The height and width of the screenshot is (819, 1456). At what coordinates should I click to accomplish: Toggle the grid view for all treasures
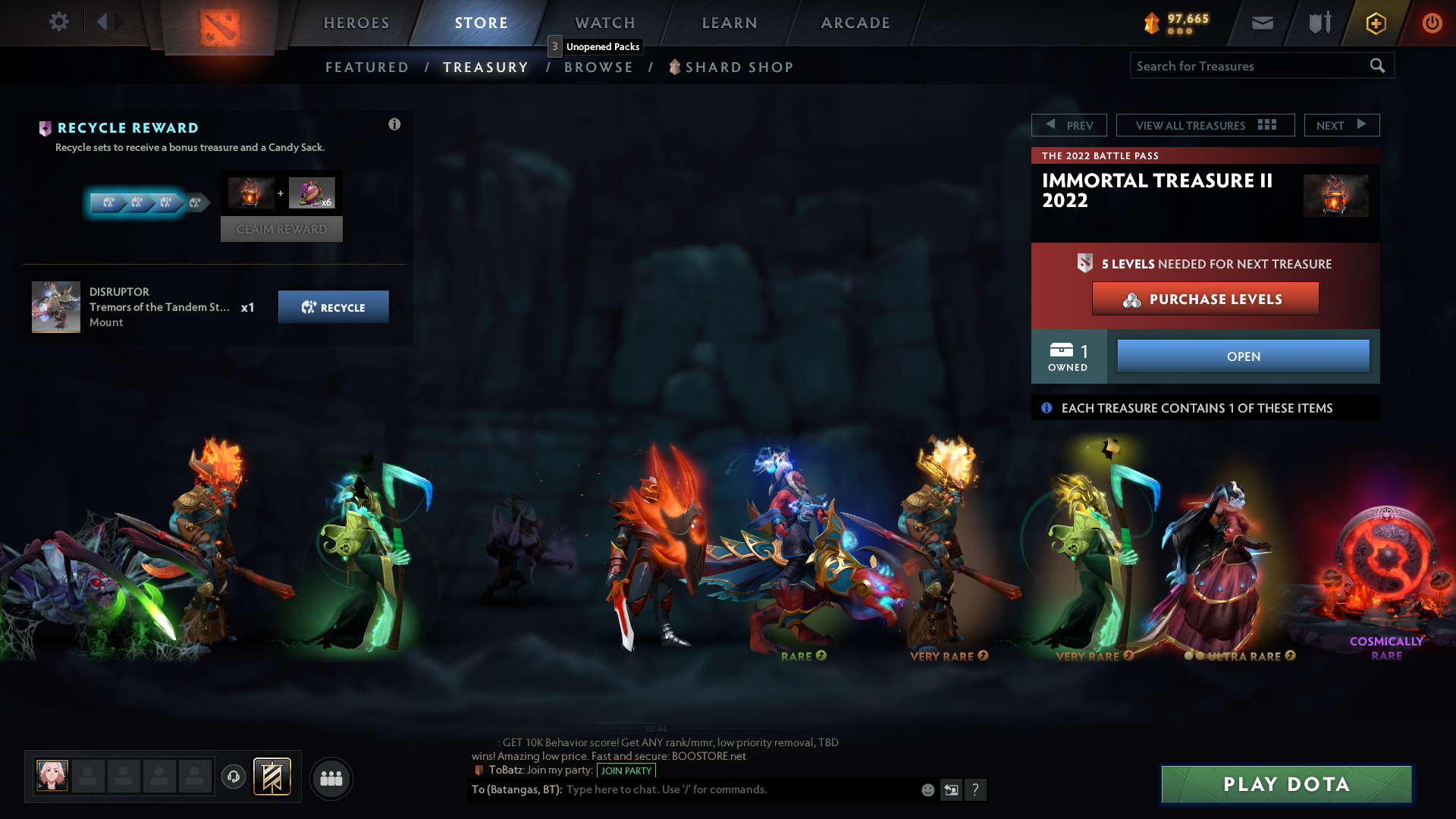tap(1266, 124)
